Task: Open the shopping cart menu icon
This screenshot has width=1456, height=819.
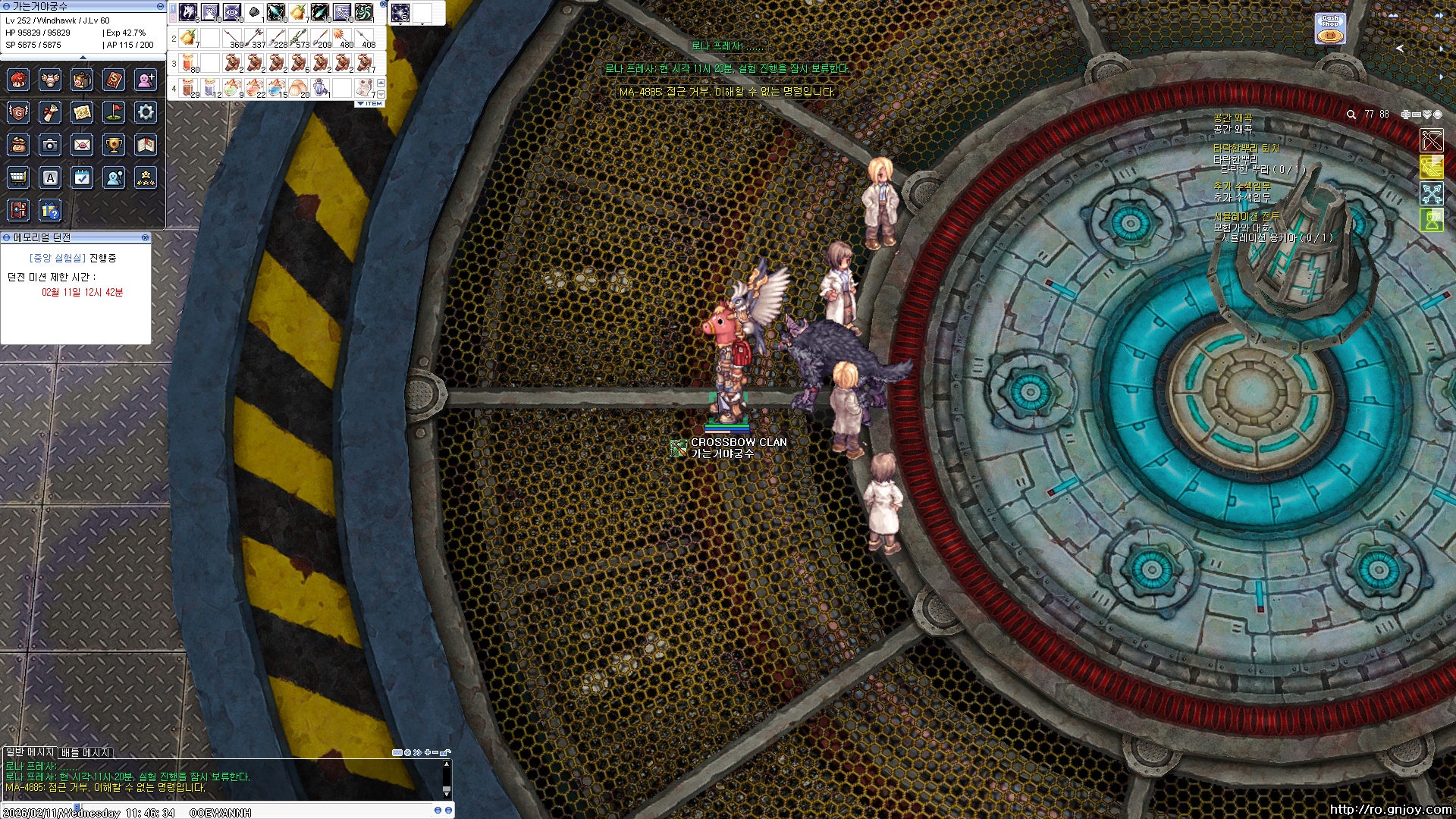Action: (17, 177)
